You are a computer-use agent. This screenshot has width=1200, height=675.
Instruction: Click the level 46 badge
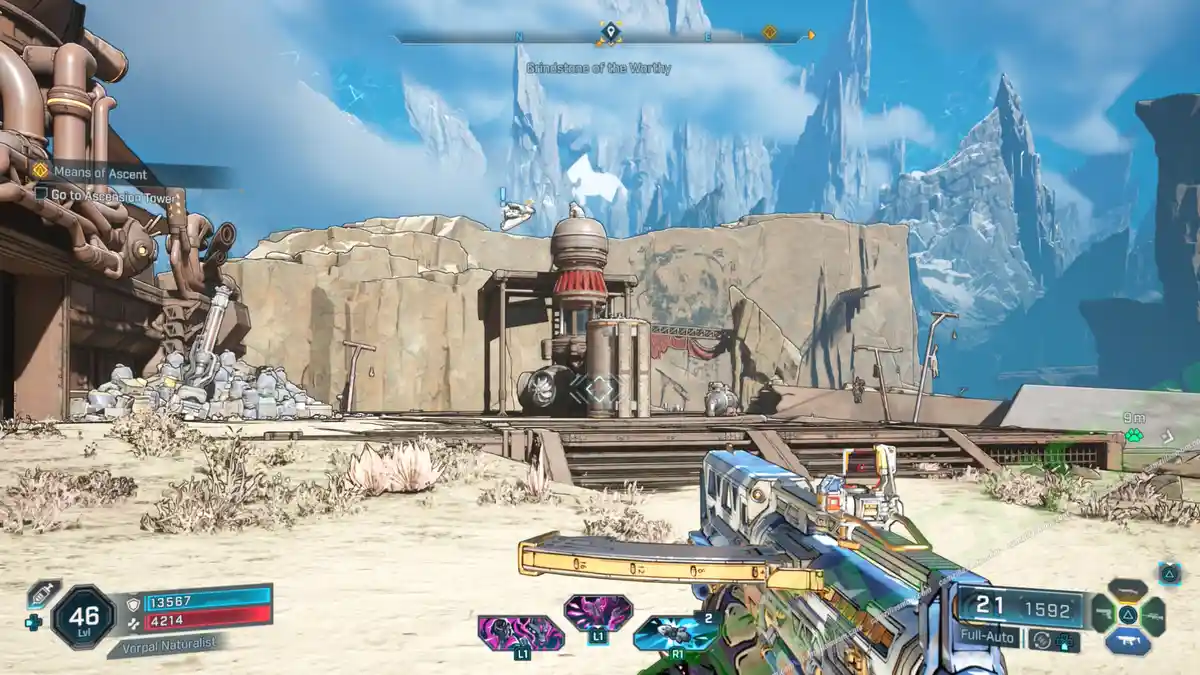(83, 616)
